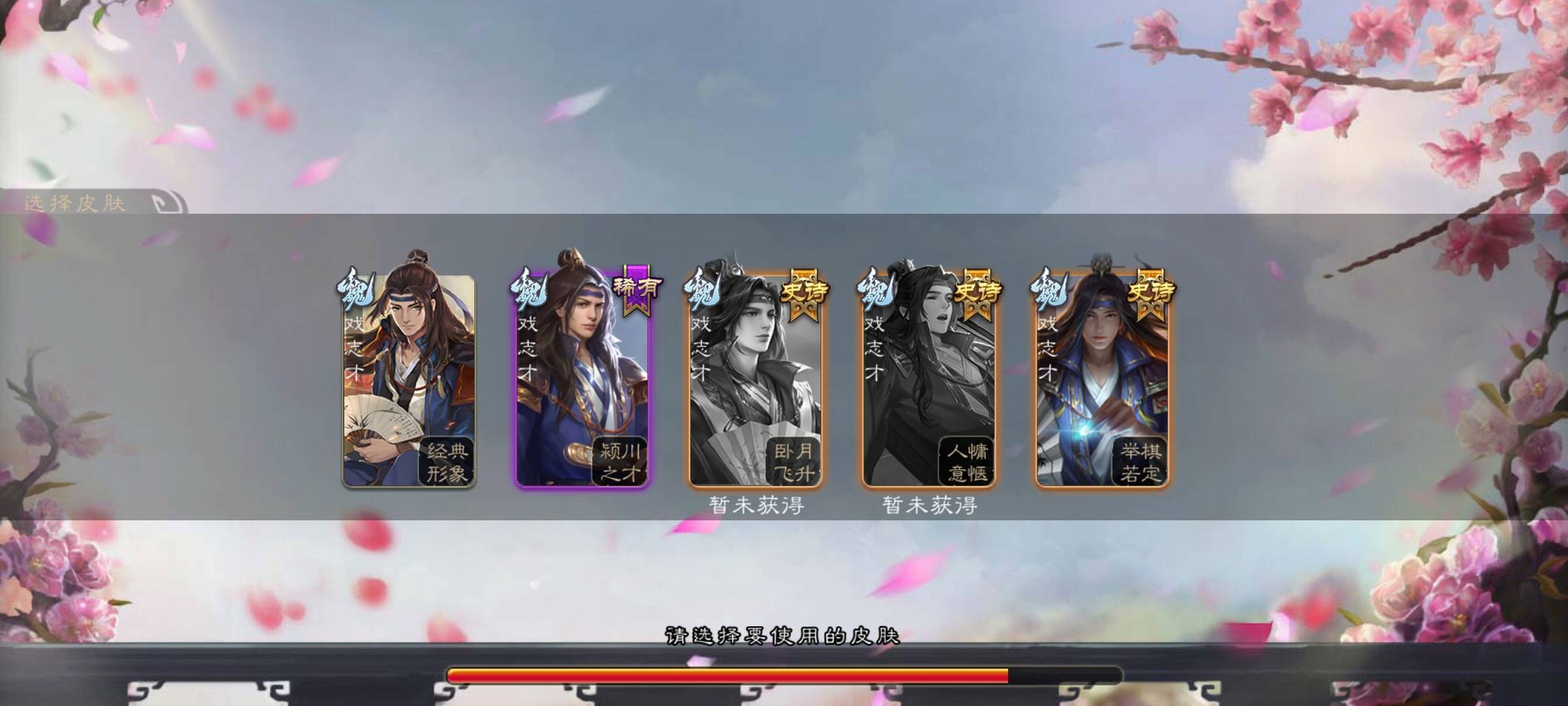Select the locked 人慵意惬 skin card

click(928, 379)
